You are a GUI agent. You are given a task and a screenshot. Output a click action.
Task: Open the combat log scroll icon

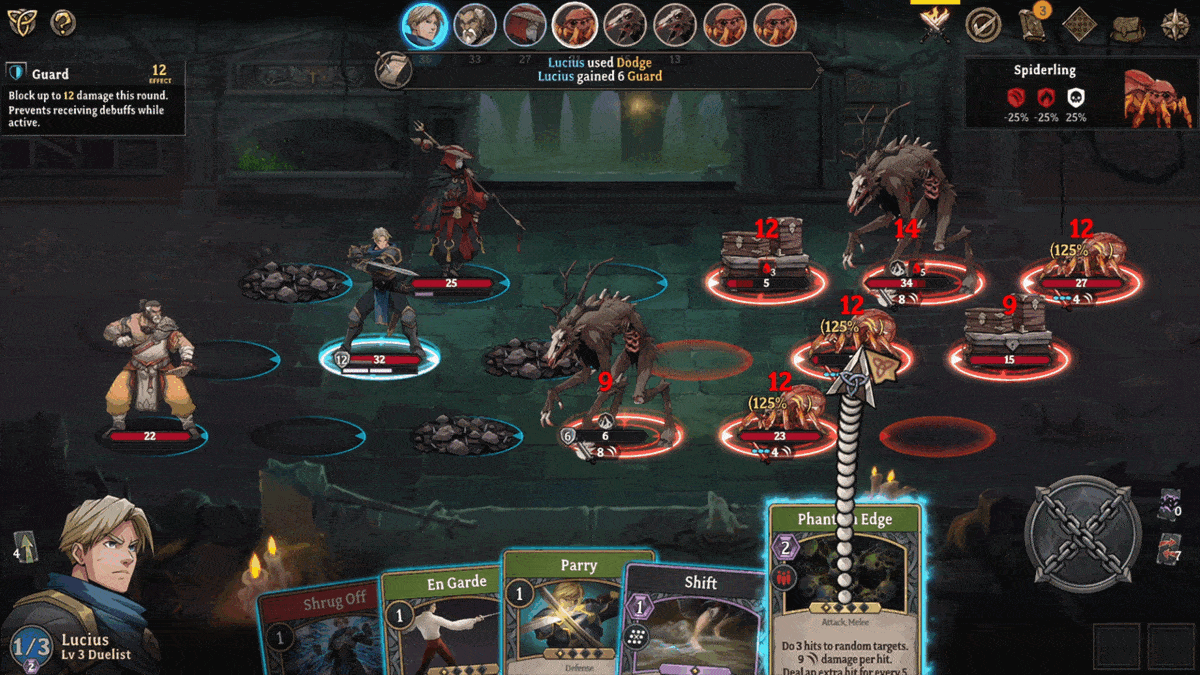pyautogui.click(x=391, y=68)
